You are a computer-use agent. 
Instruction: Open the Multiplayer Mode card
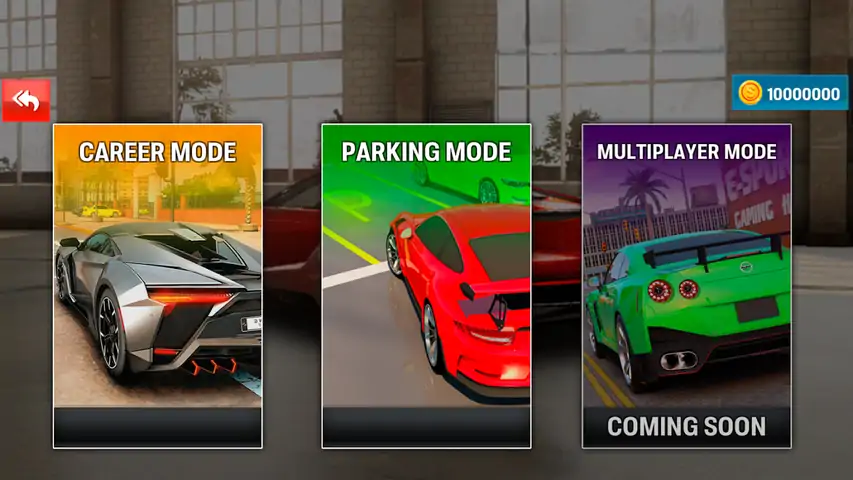686,285
